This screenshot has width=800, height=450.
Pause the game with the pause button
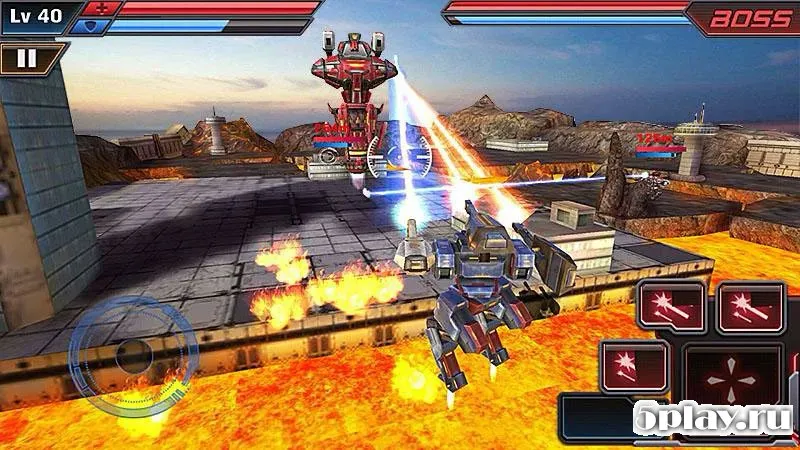pos(27,58)
